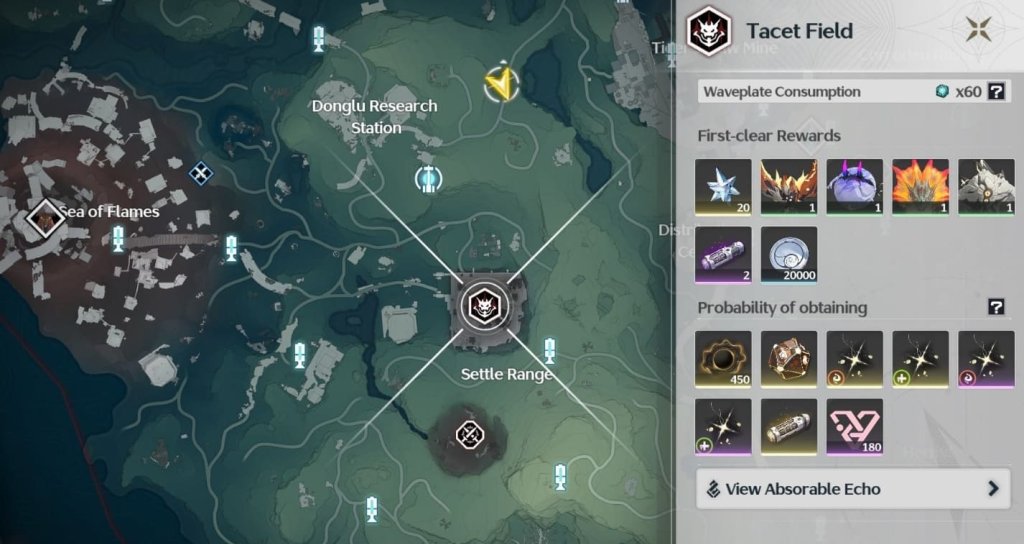This screenshot has width=1024, height=544.
Task: Select the 20000 shell credit reward
Action: [789, 254]
